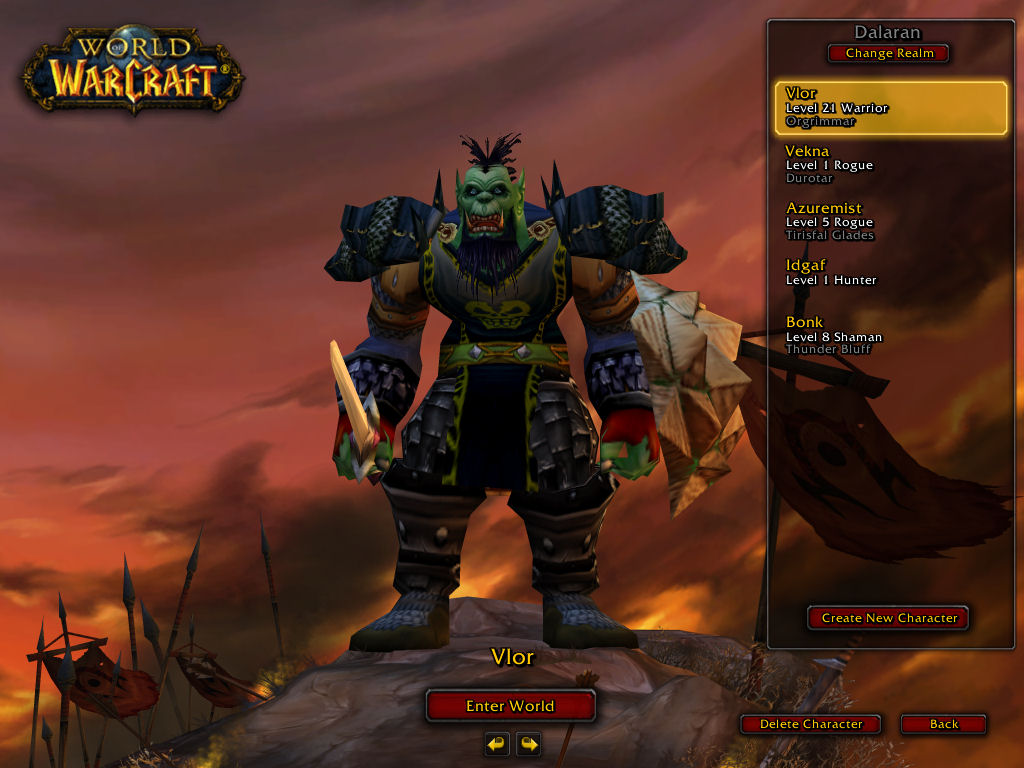Click the Change Realm button

tap(888, 53)
